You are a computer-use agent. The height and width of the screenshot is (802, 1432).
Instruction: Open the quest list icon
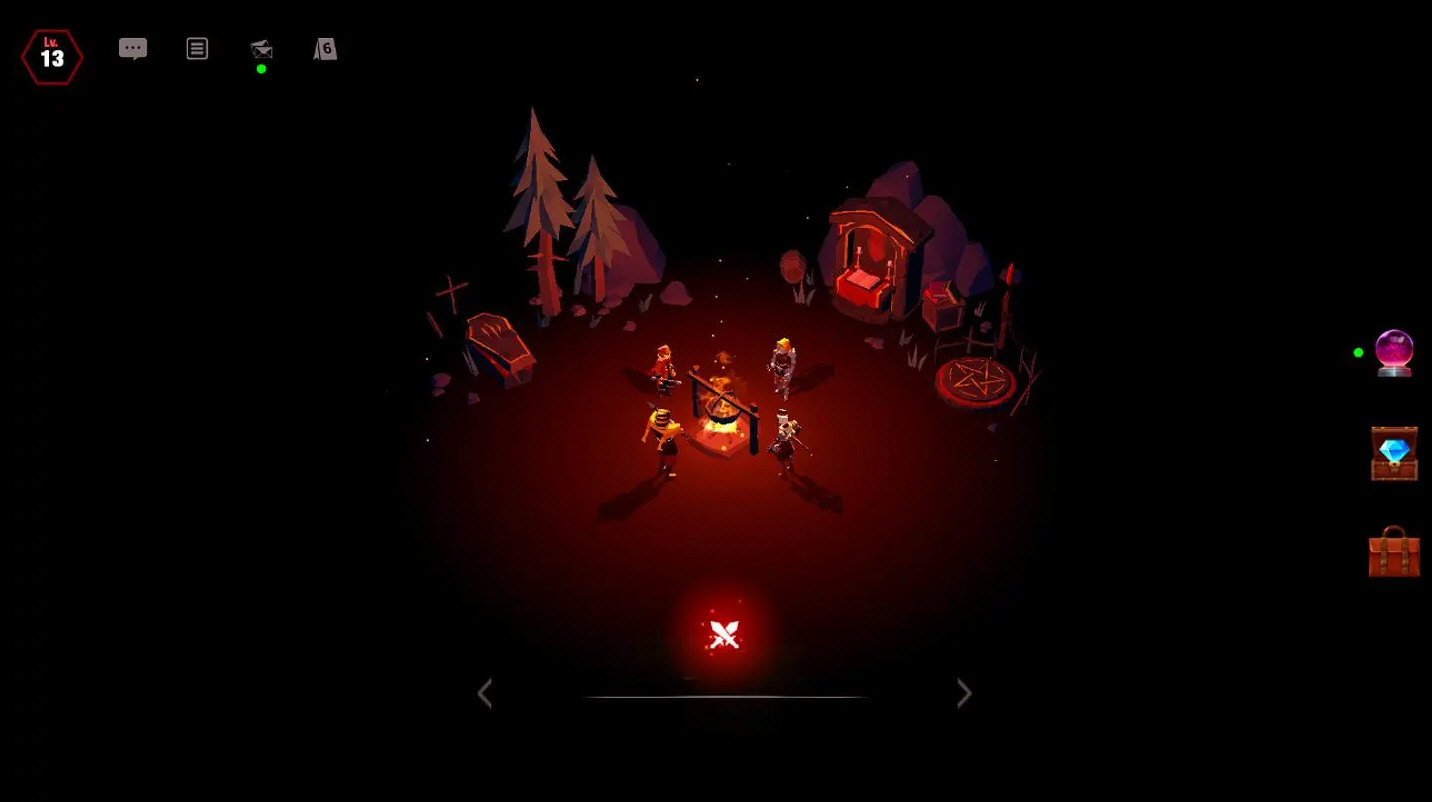197,47
